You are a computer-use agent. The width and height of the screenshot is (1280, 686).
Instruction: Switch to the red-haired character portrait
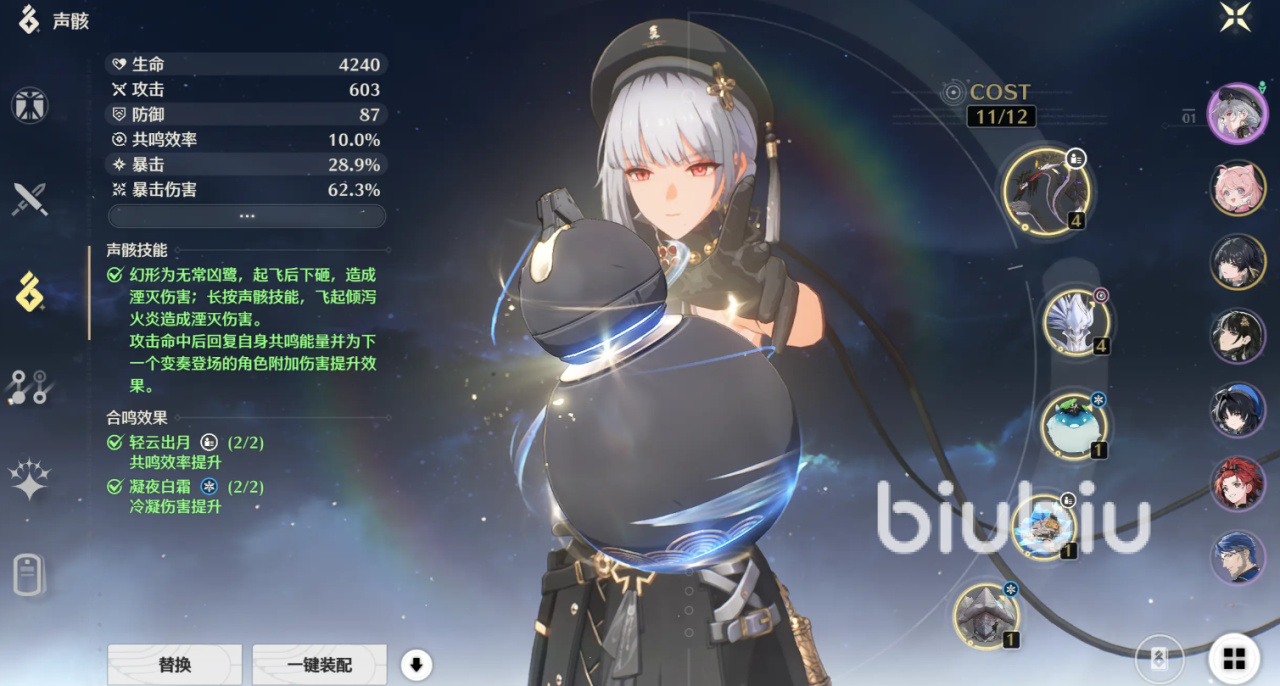(x=1238, y=484)
